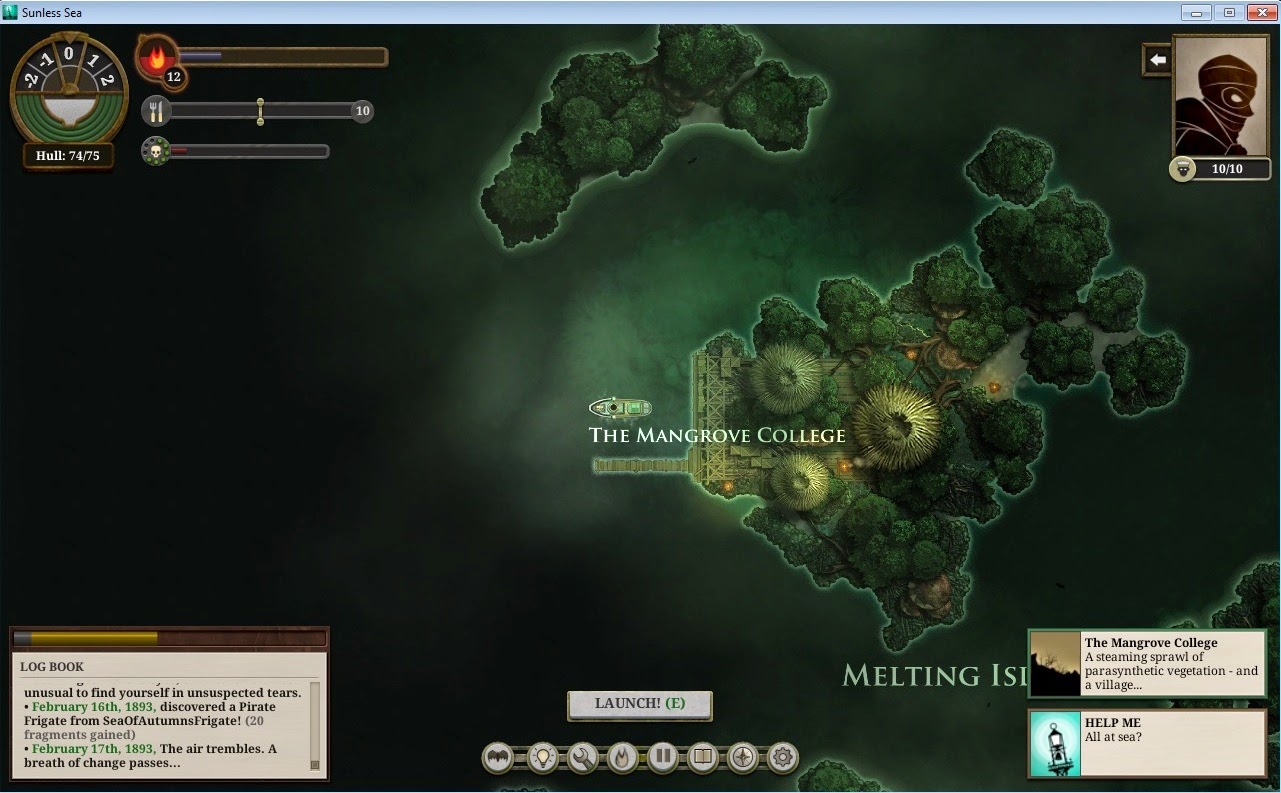
Task: Click the Hull: 74/75 indicator
Action: coord(66,157)
